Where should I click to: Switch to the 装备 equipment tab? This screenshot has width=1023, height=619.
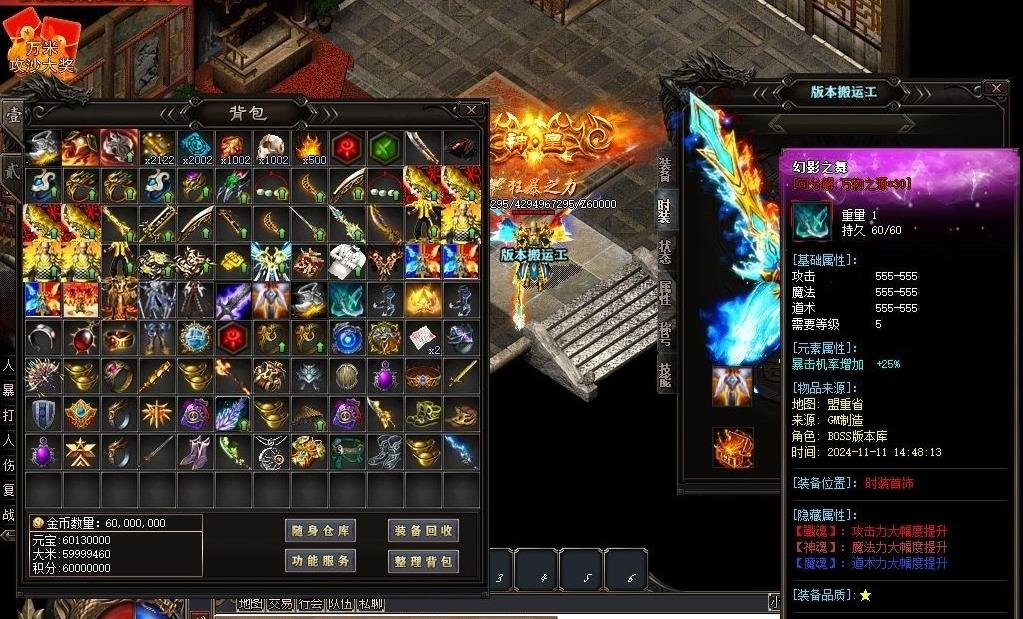(666, 170)
